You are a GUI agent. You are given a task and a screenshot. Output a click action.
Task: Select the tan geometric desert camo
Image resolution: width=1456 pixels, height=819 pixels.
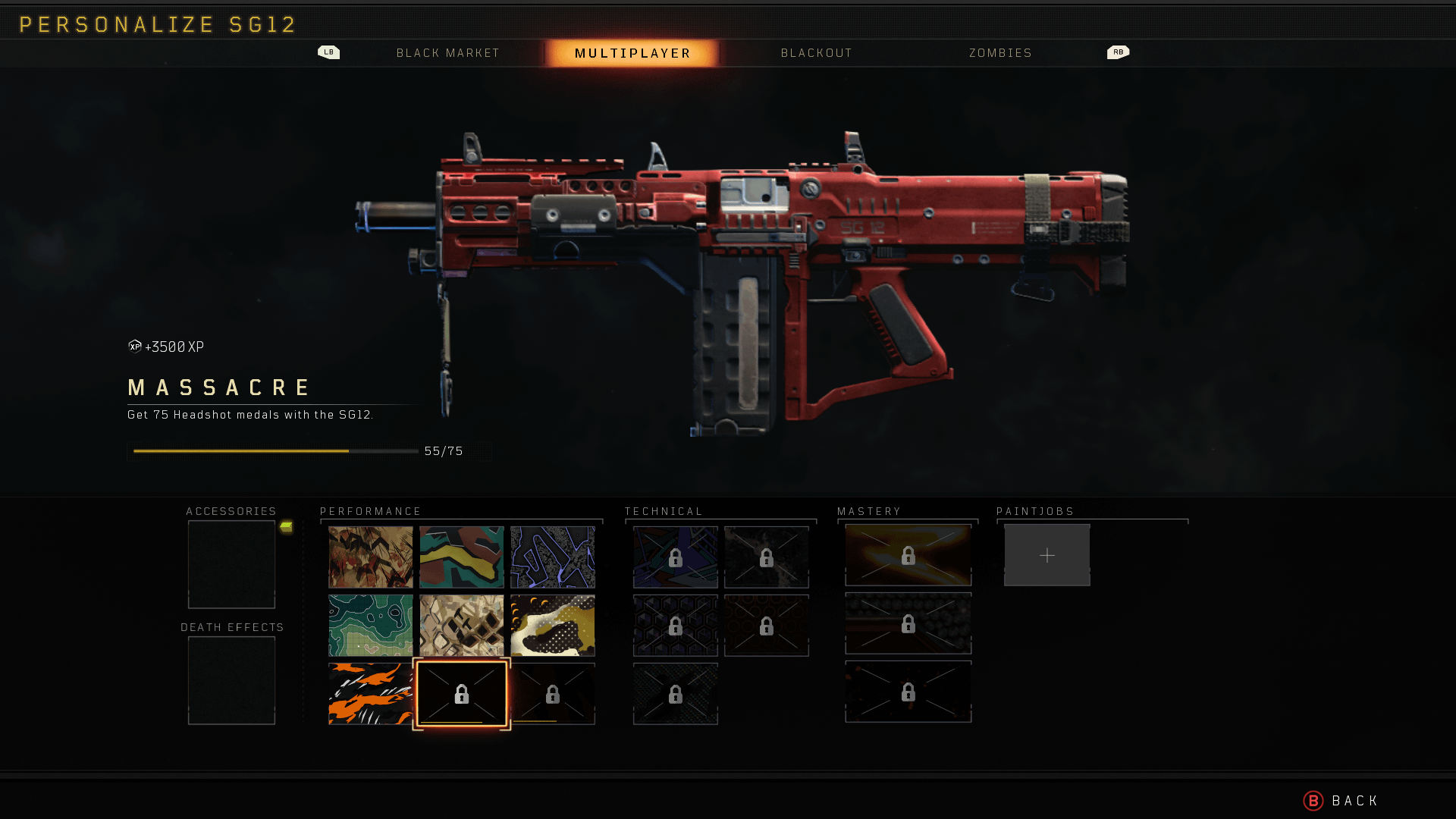pos(461,626)
